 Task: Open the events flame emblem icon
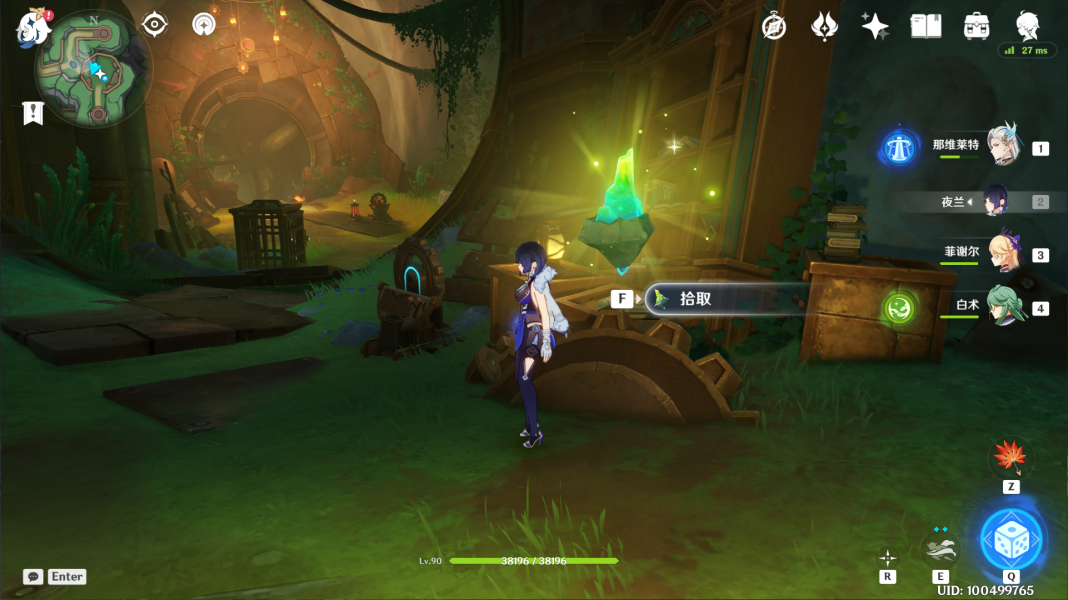824,27
